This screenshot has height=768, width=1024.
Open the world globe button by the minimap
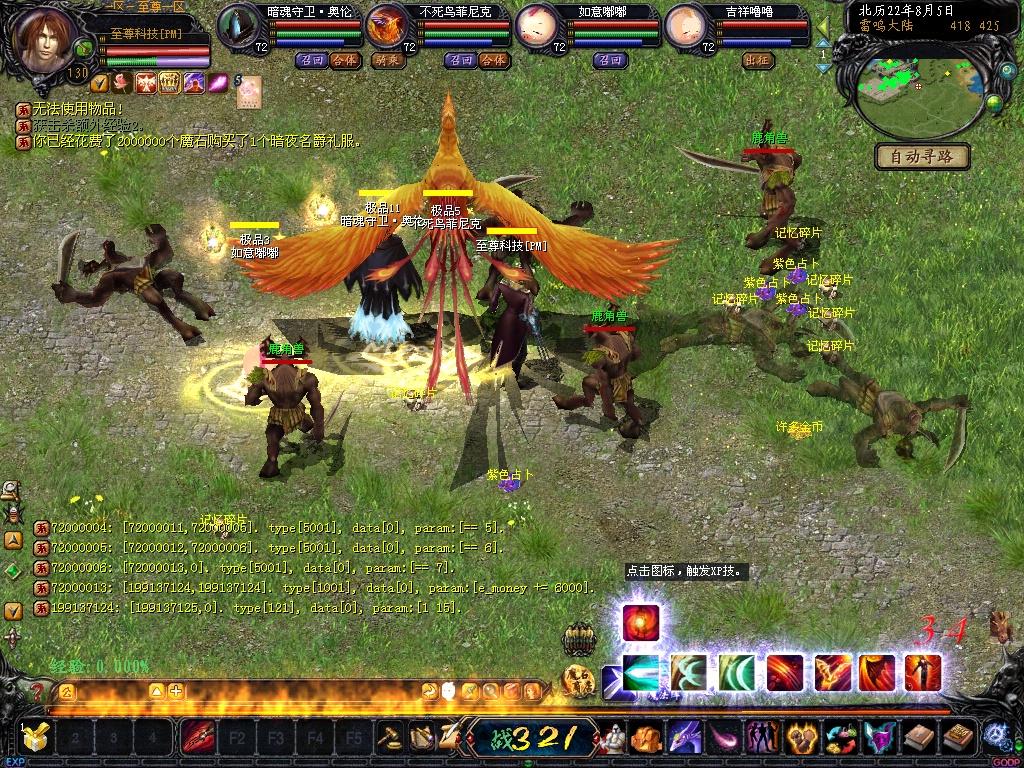pyautogui.click(x=994, y=103)
